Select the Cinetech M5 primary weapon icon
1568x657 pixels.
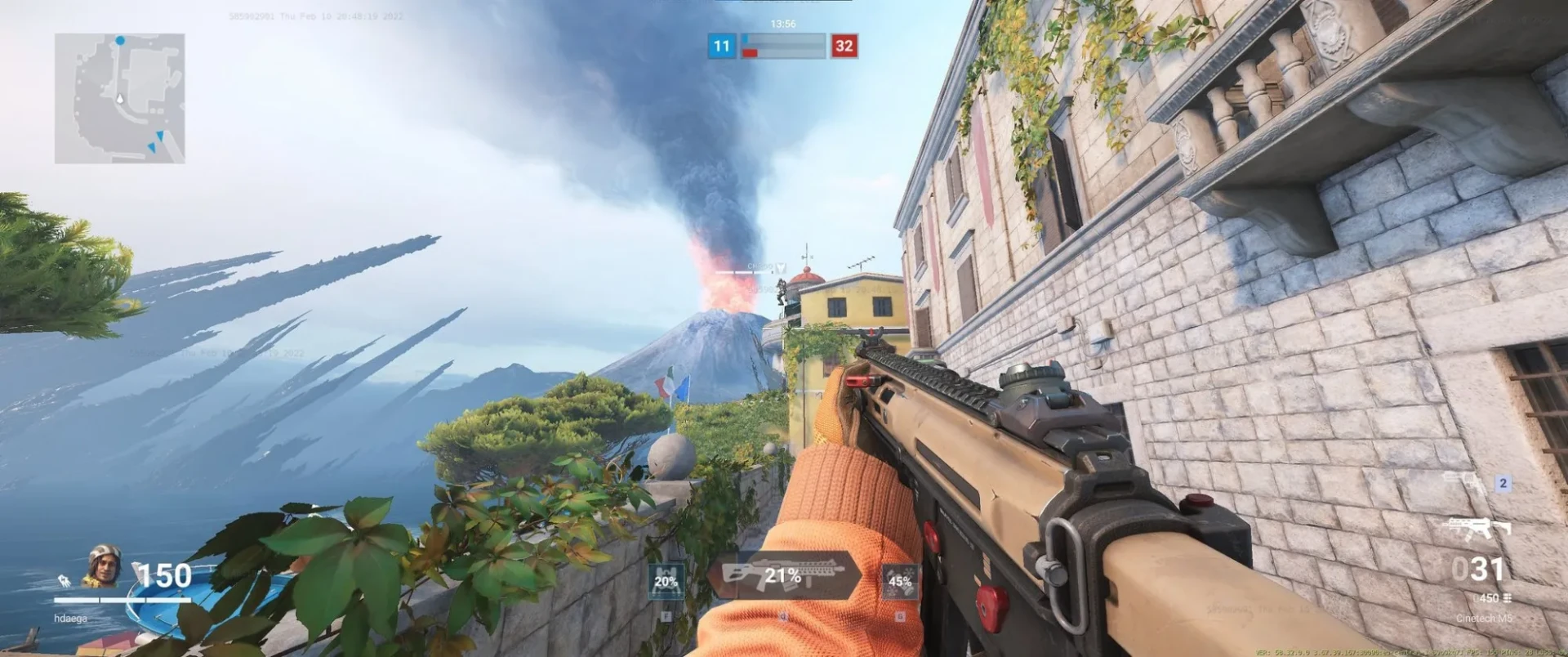(x=1480, y=529)
